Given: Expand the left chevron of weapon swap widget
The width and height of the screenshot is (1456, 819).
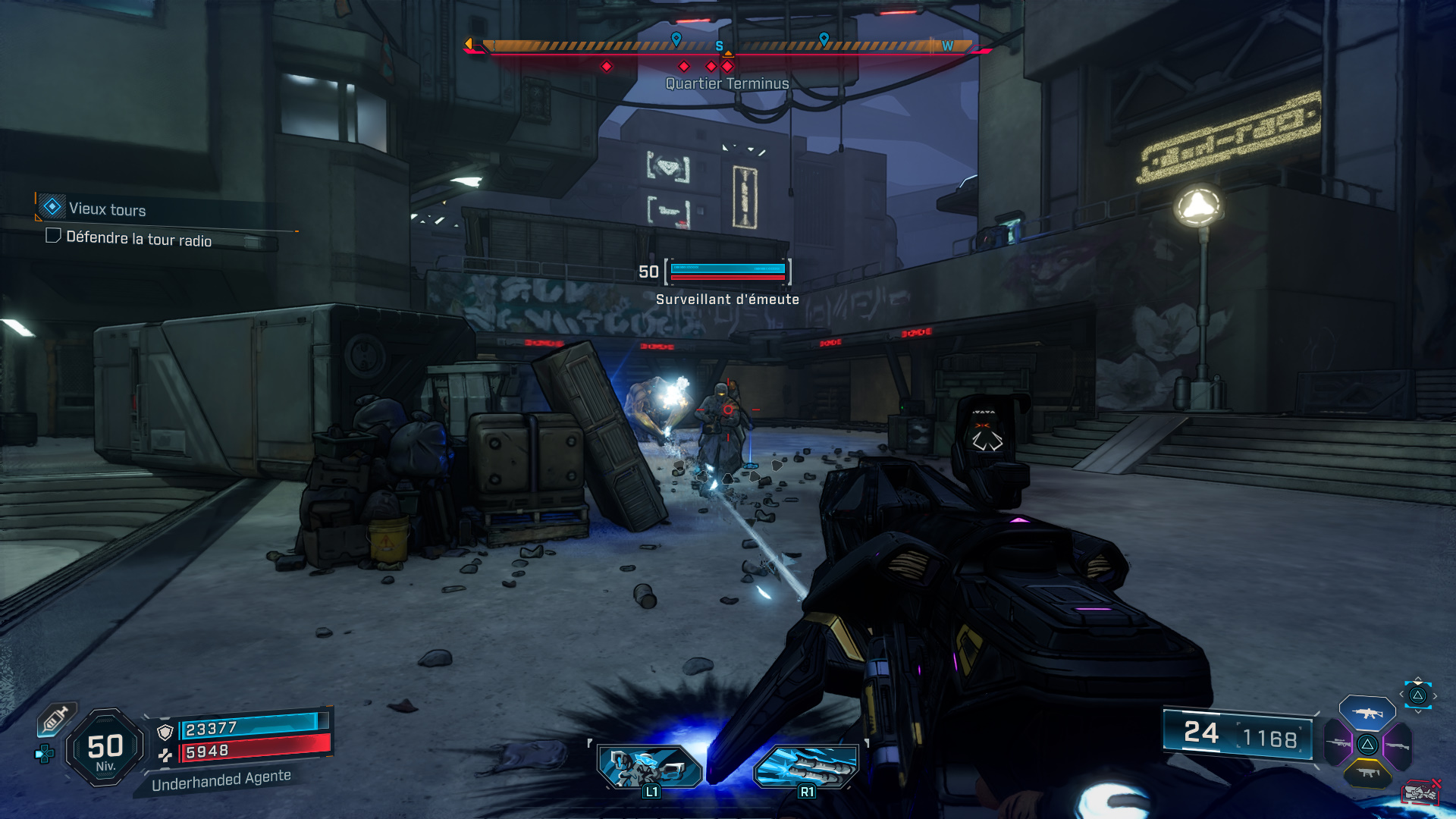Looking at the screenshot, I should point(1401,694).
